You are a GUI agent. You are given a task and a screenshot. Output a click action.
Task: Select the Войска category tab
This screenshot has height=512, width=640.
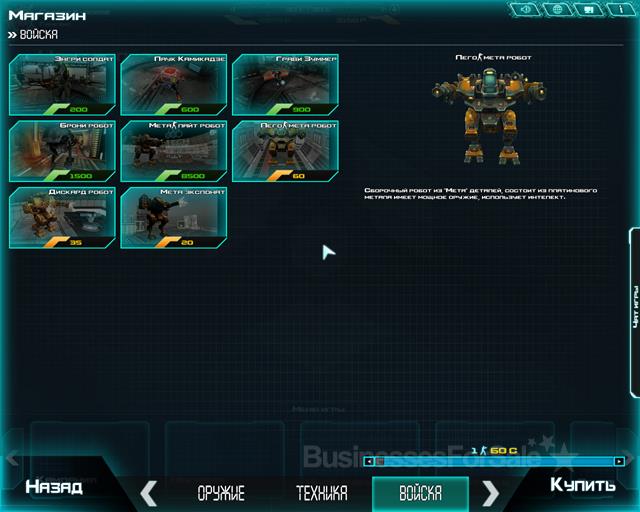point(420,493)
